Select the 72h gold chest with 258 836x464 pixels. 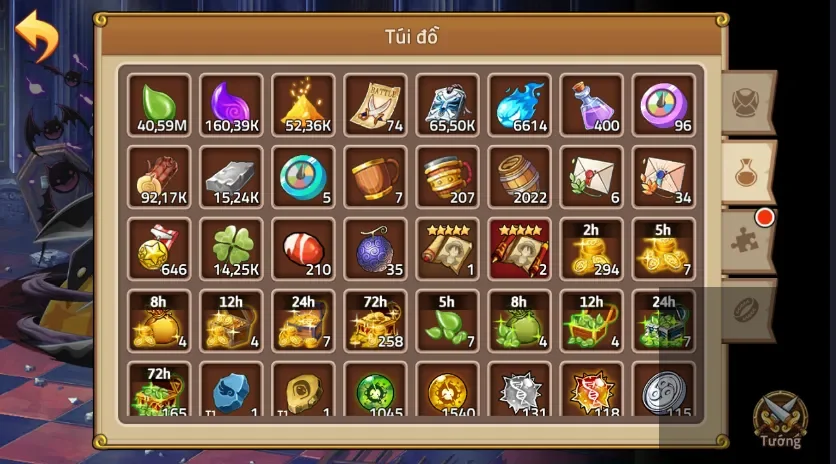click(375, 321)
